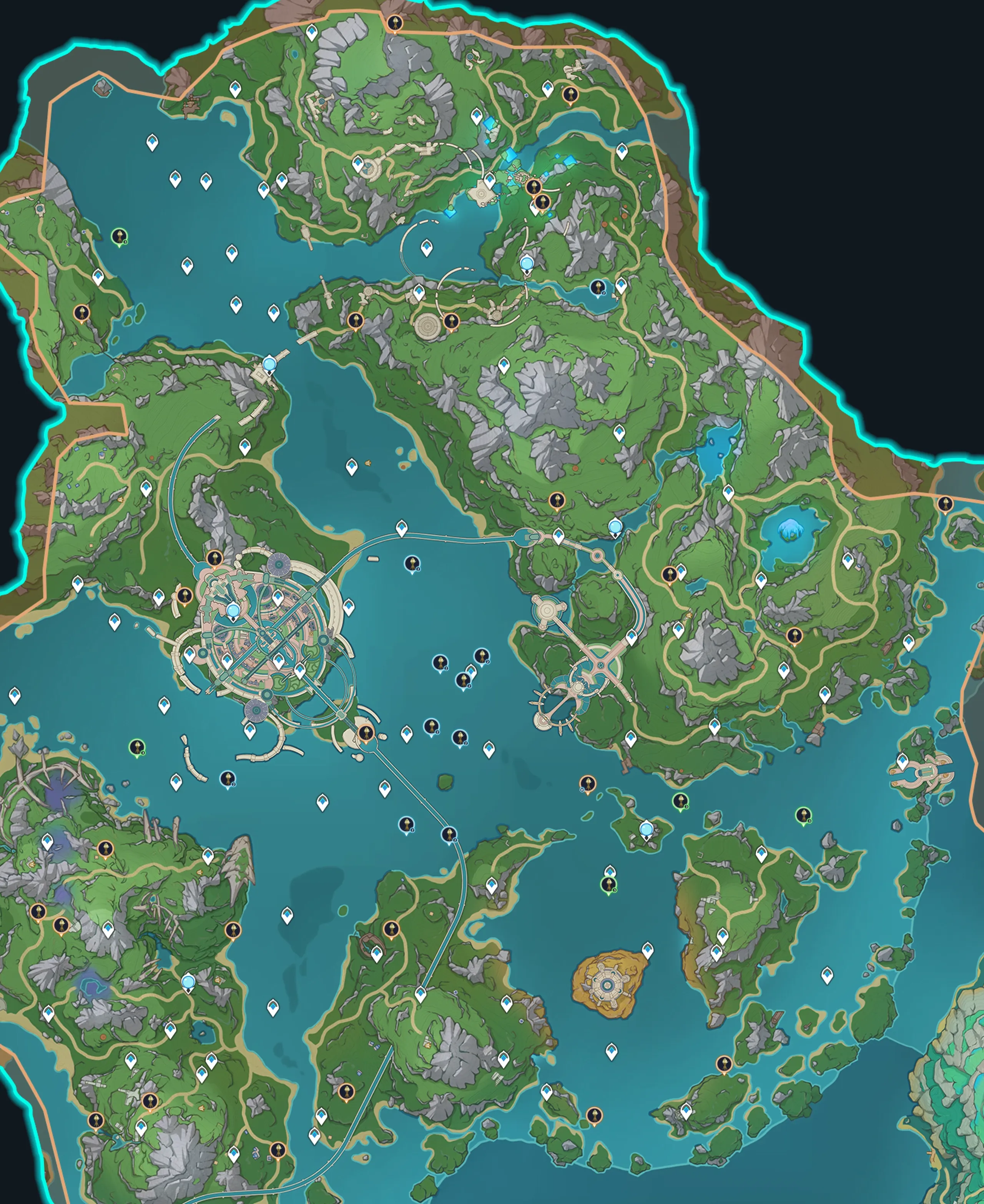Click the orange-ringed marker on the far eastern border
The width and height of the screenshot is (984, 1204).
945,503
